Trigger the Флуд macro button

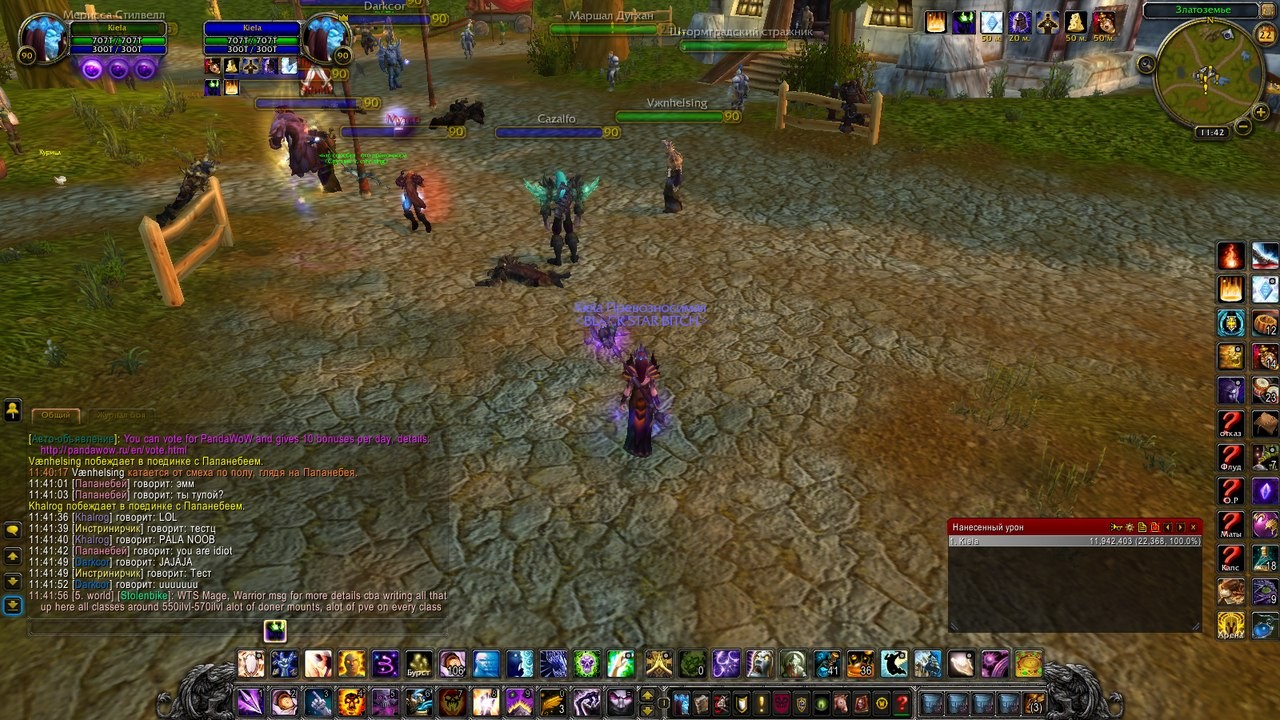(1231, 458)
